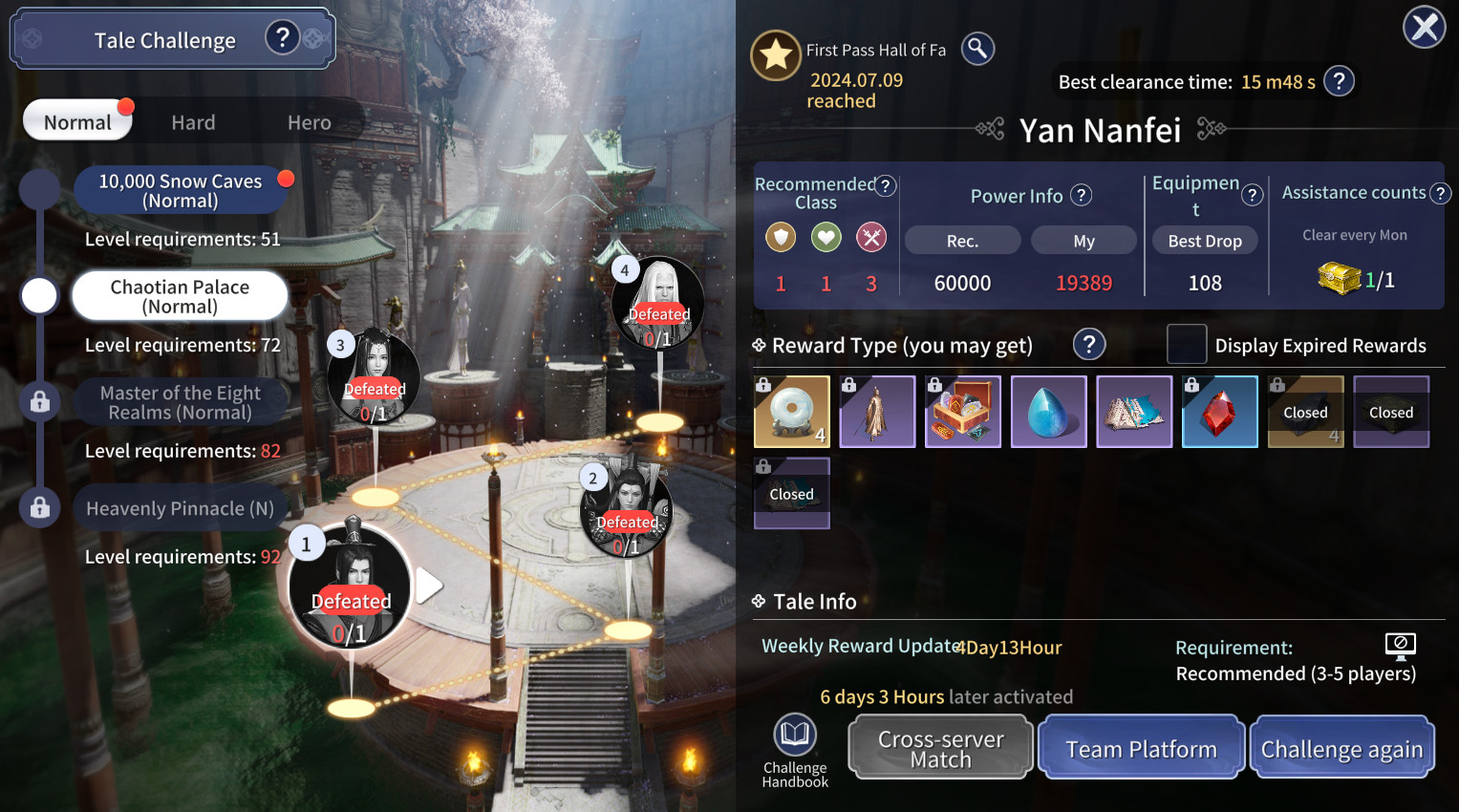Screen dimensions: 1459x812
Task: Open the Team Platform
Action: (1141, 749)
